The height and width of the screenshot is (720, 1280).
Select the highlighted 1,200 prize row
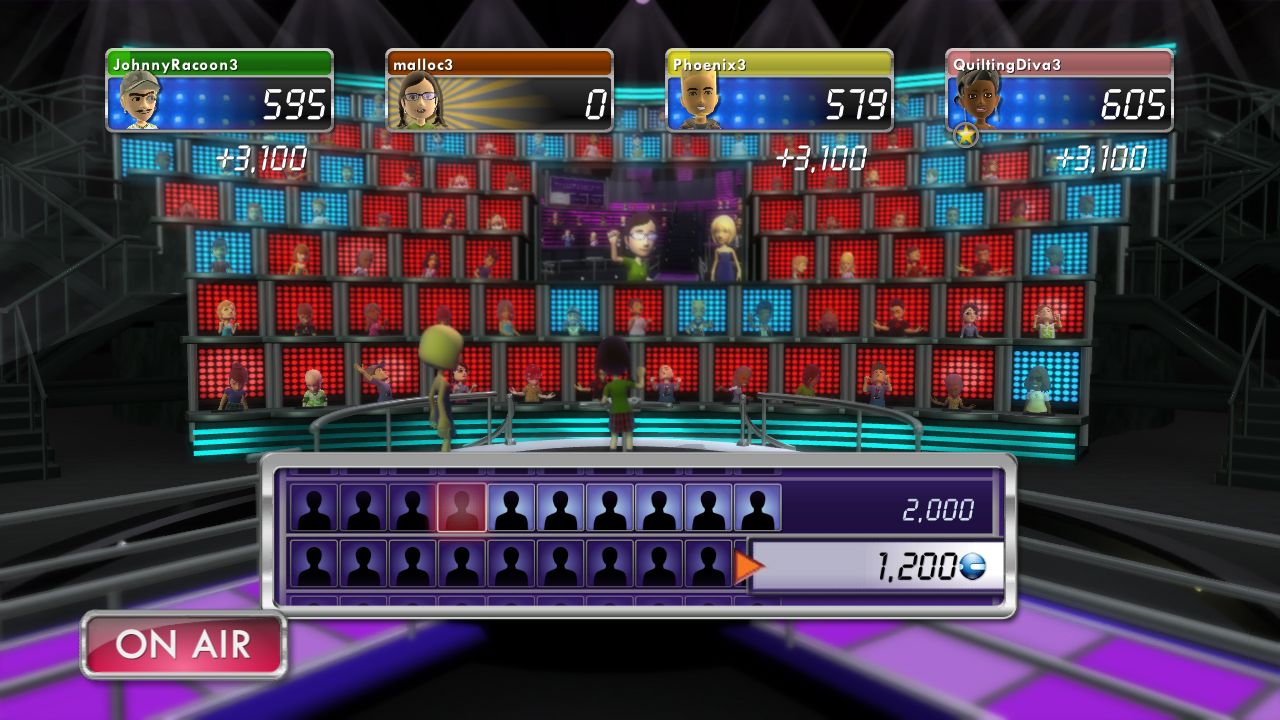point(876,567)
